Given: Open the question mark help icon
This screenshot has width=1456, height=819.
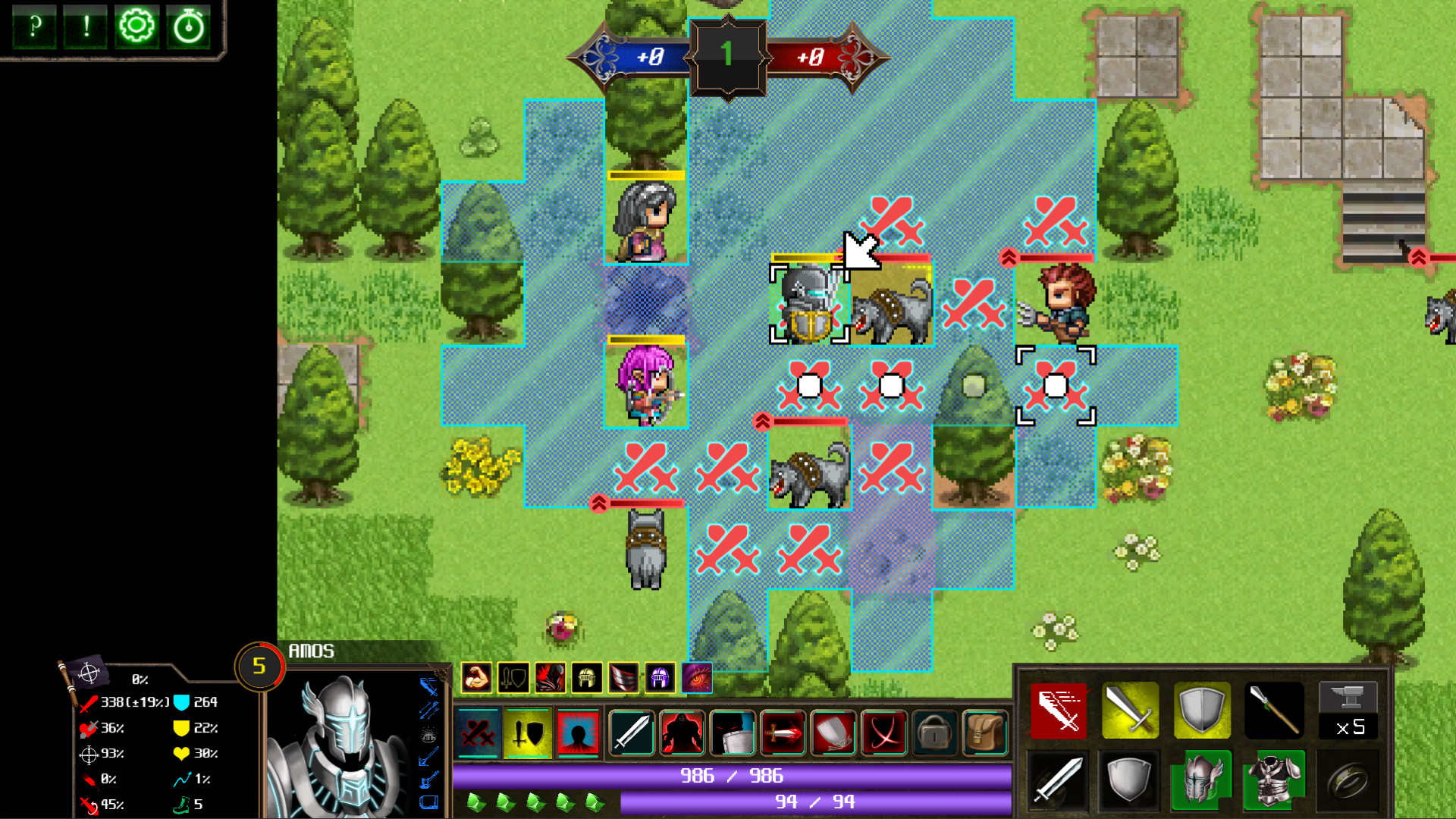Looking at the screenshot, I should click(x=34, y=27).
